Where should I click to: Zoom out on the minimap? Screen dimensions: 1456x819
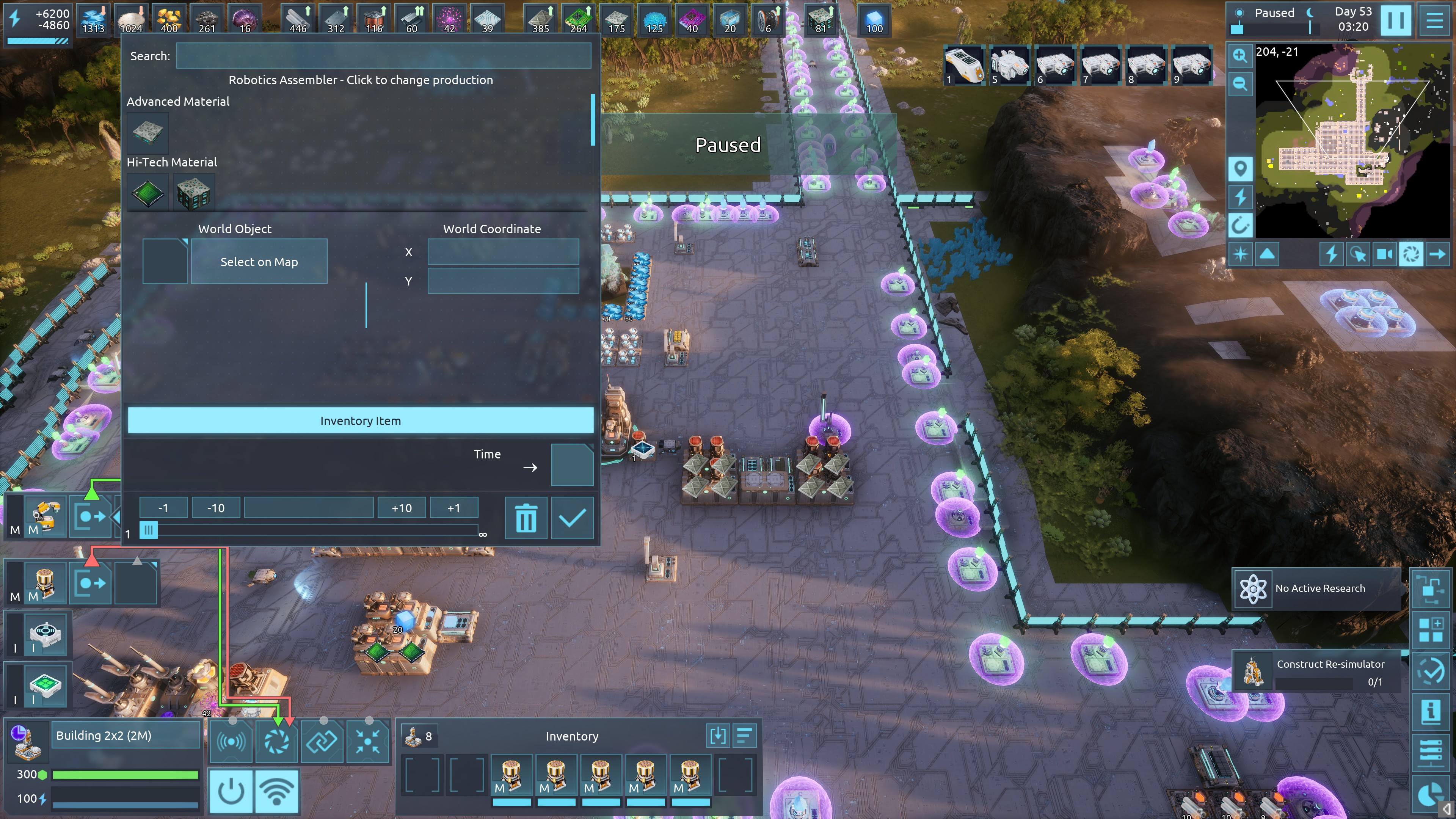pos(1240,84)
